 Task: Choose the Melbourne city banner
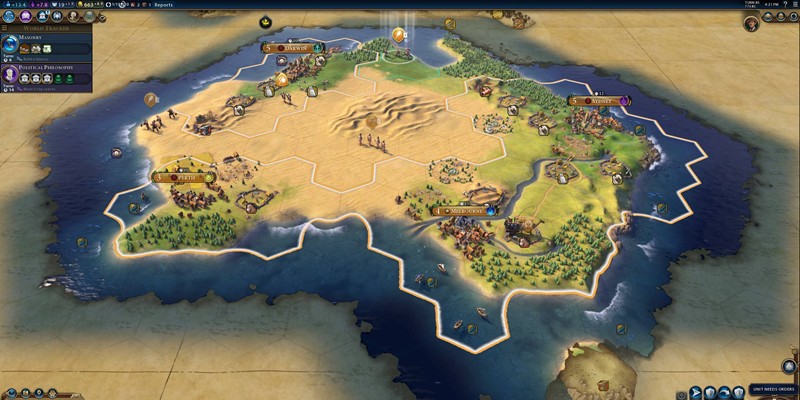click(x=461, y=211)
